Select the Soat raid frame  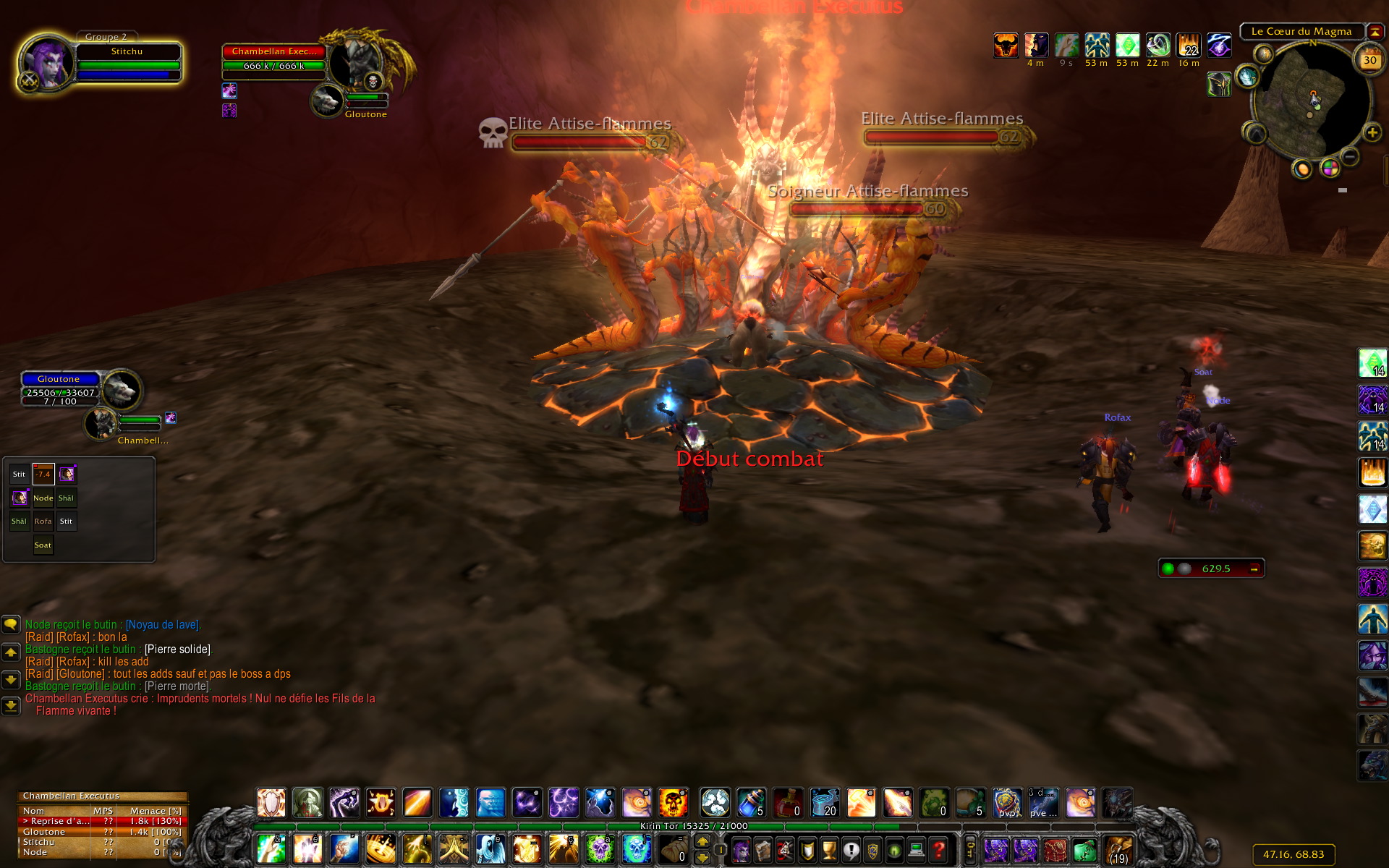(43, 545)
